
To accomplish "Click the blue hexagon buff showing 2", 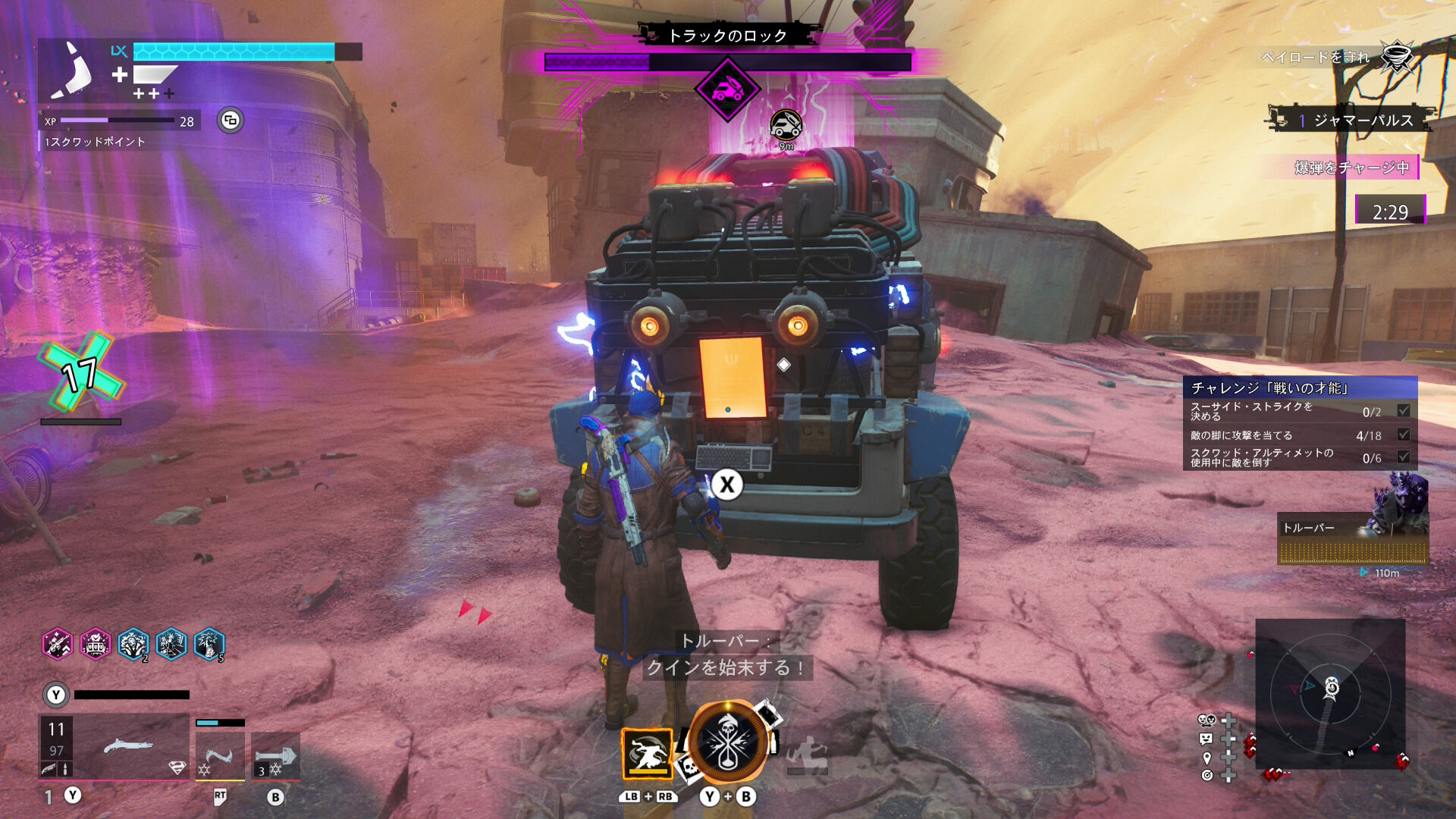I will coord(133,645).
